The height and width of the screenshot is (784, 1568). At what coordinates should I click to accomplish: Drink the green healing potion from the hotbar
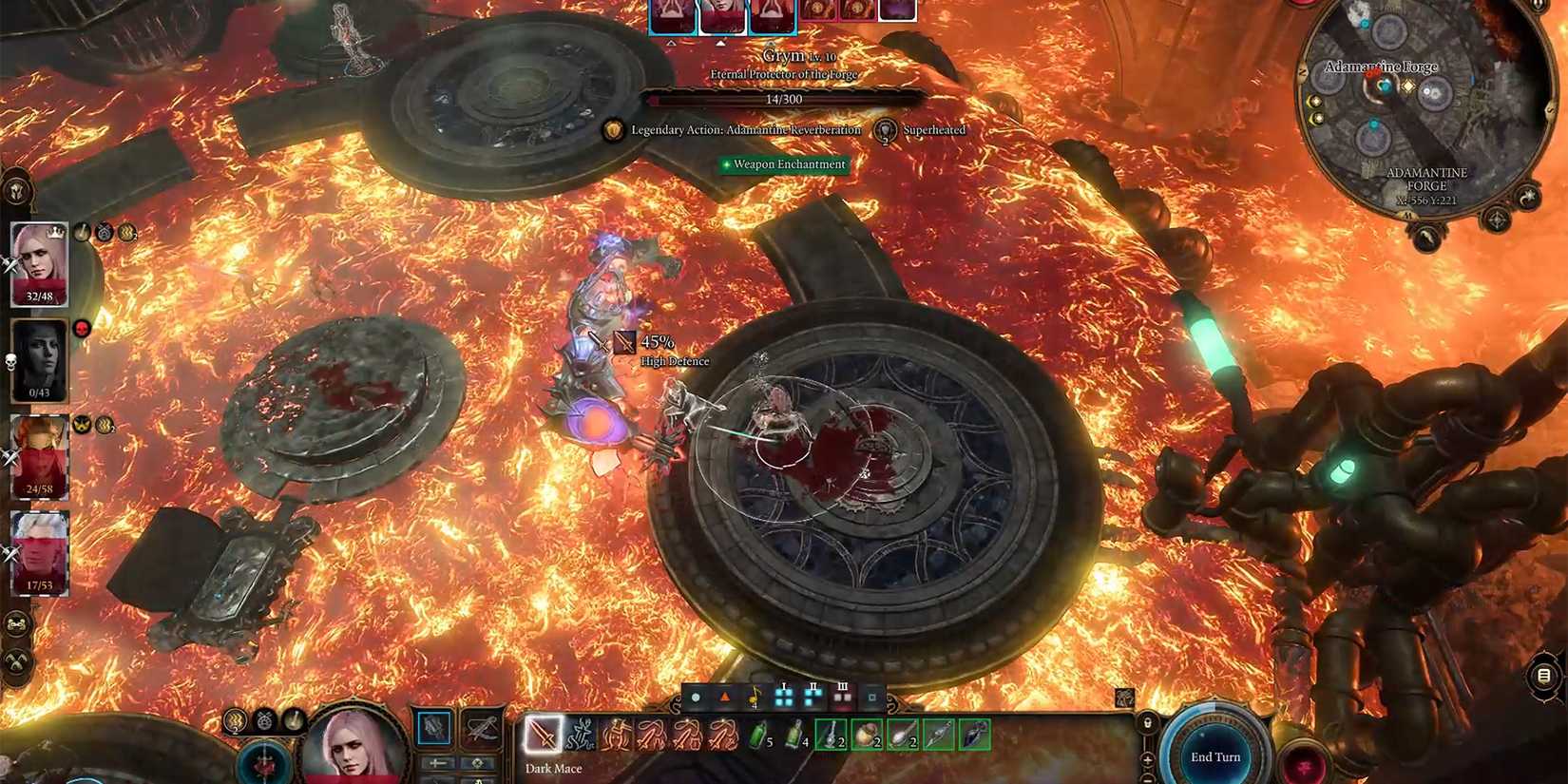(x=756, y=737)
